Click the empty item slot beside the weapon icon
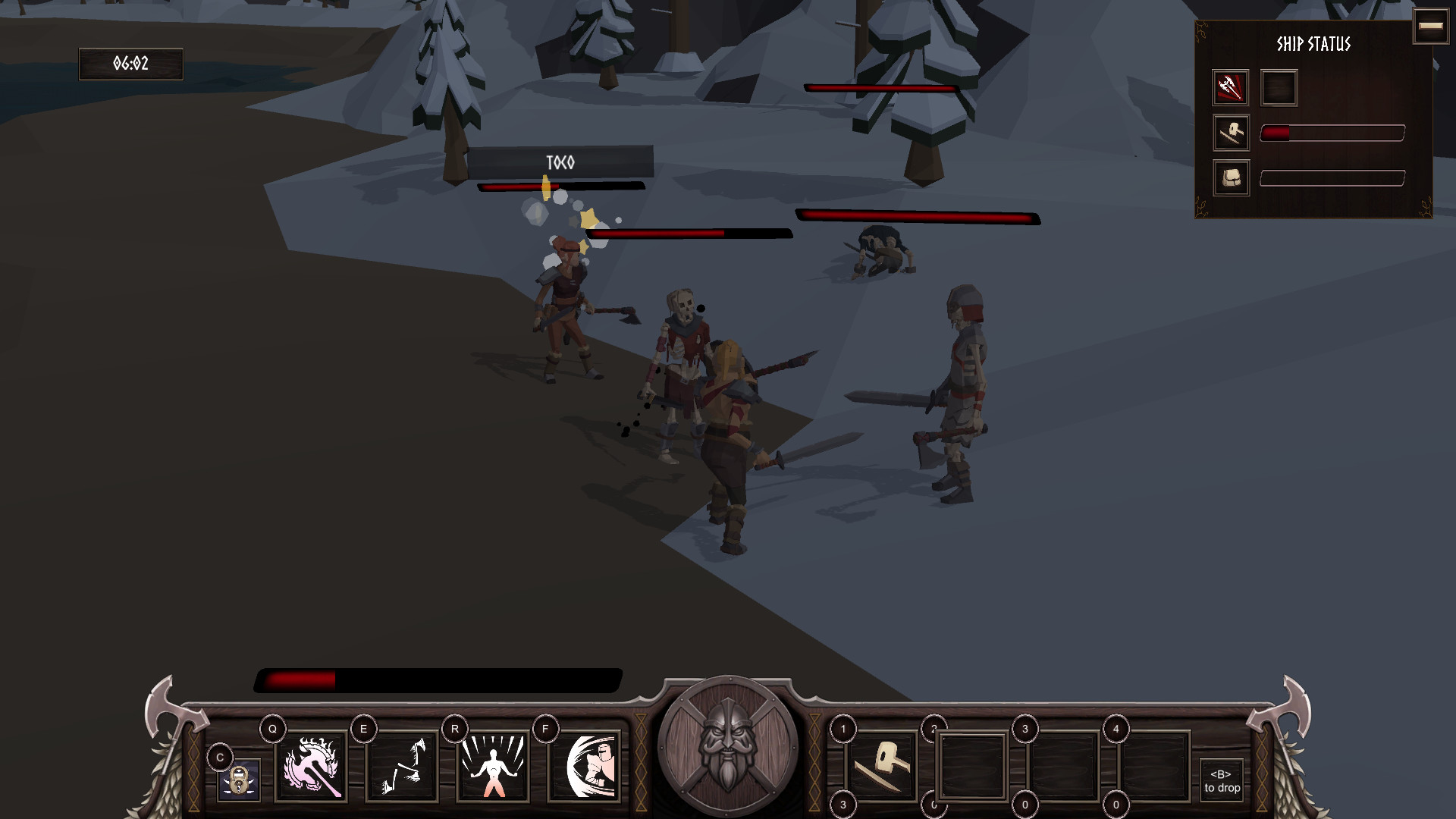 [1278, 88]
